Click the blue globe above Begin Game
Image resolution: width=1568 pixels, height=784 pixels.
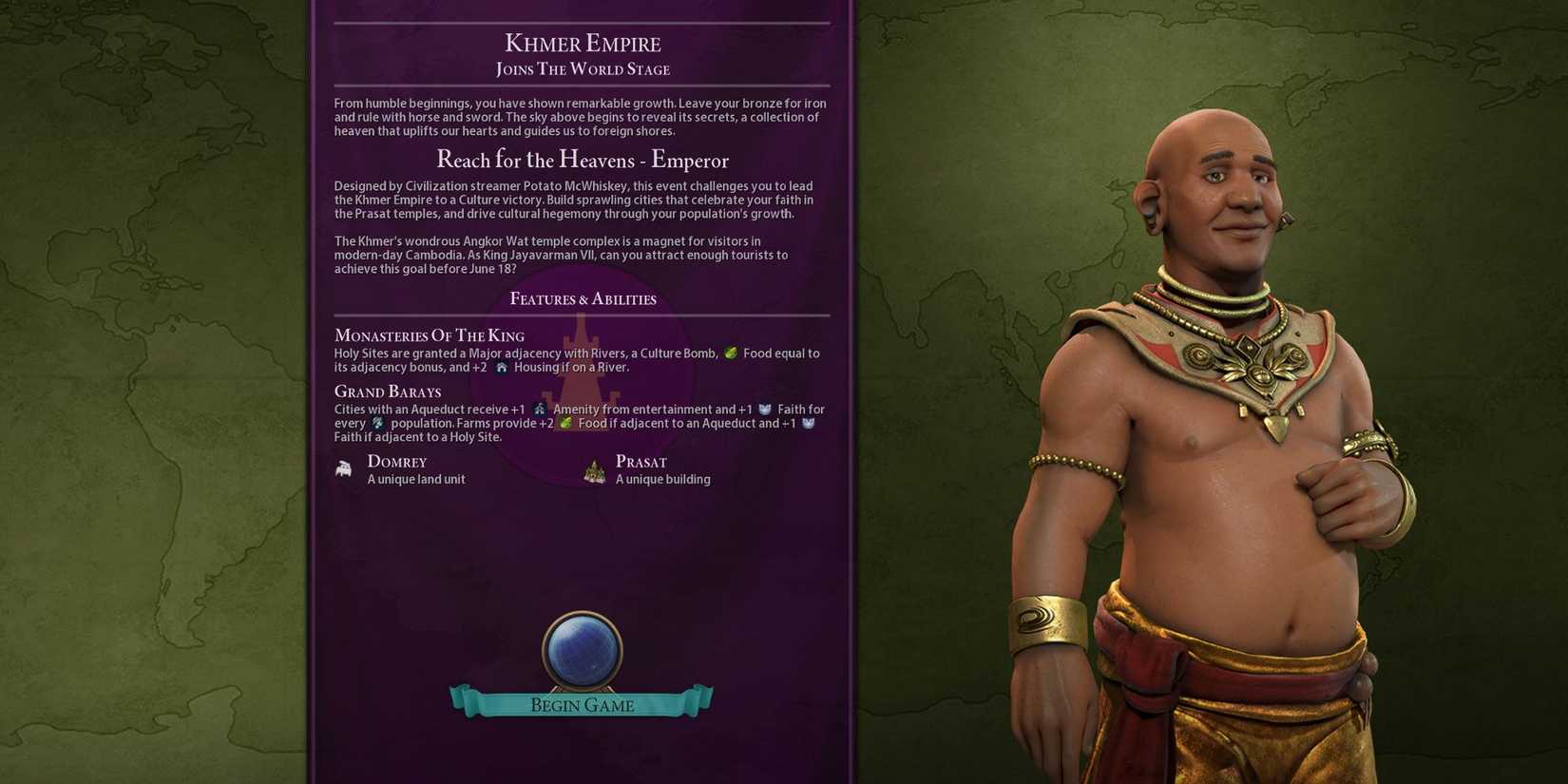coord(581,649)
